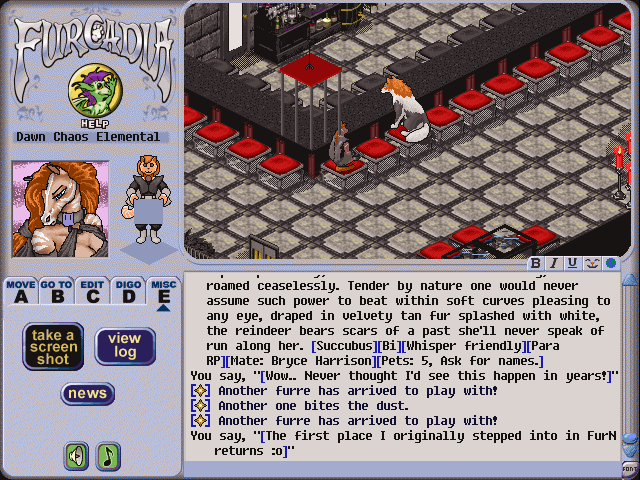Open the FONT button

click(630, 469)
